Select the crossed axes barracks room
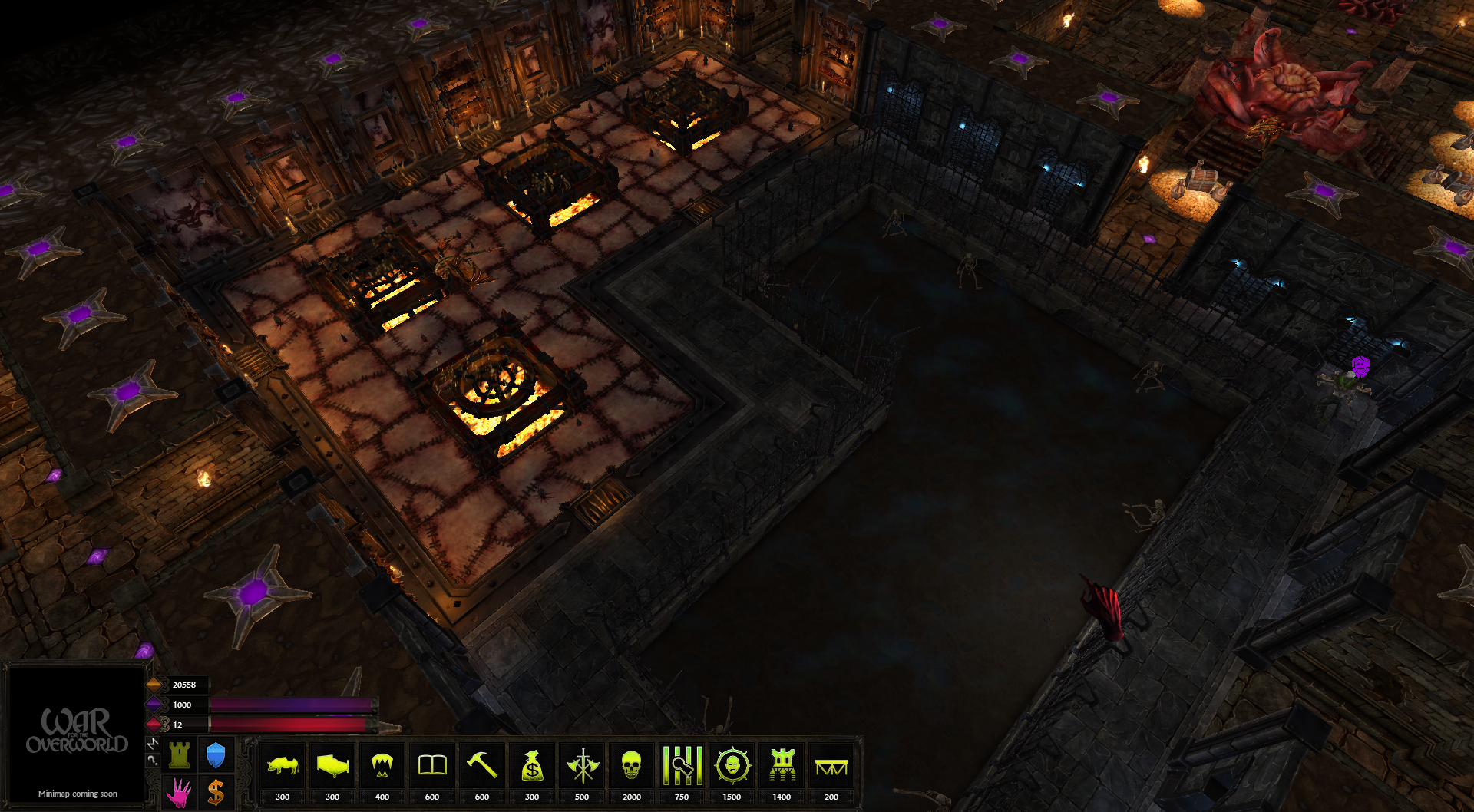The image size is (1474, 812). point(582,765)
